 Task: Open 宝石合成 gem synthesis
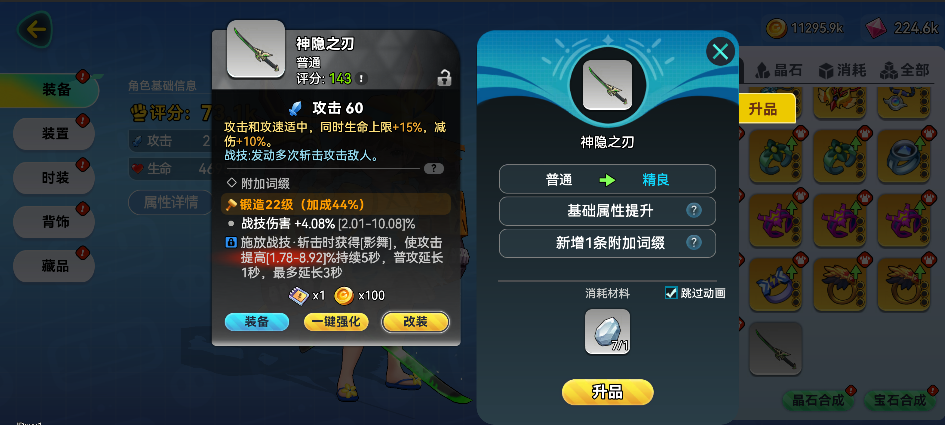pos(899,401)
